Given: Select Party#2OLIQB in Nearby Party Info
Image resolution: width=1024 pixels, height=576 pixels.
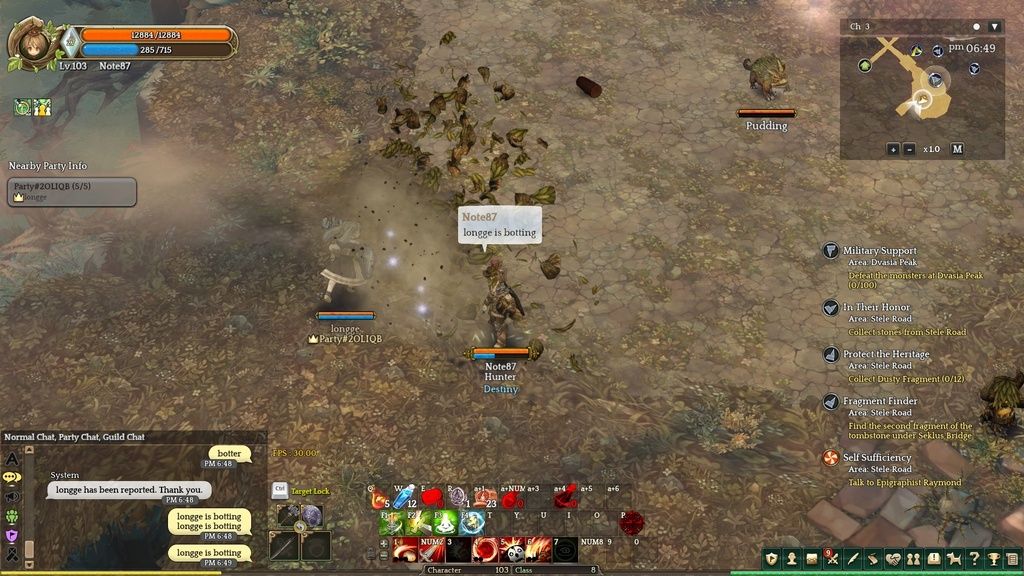Looking at the screenshot, I should (x=71, y=191).
